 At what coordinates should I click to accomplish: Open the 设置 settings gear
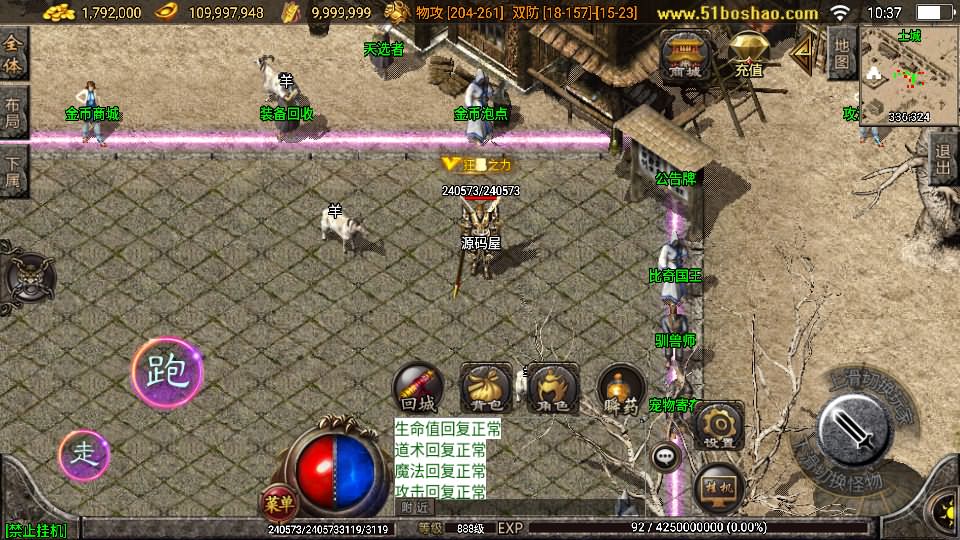click(x=718, y=425)
